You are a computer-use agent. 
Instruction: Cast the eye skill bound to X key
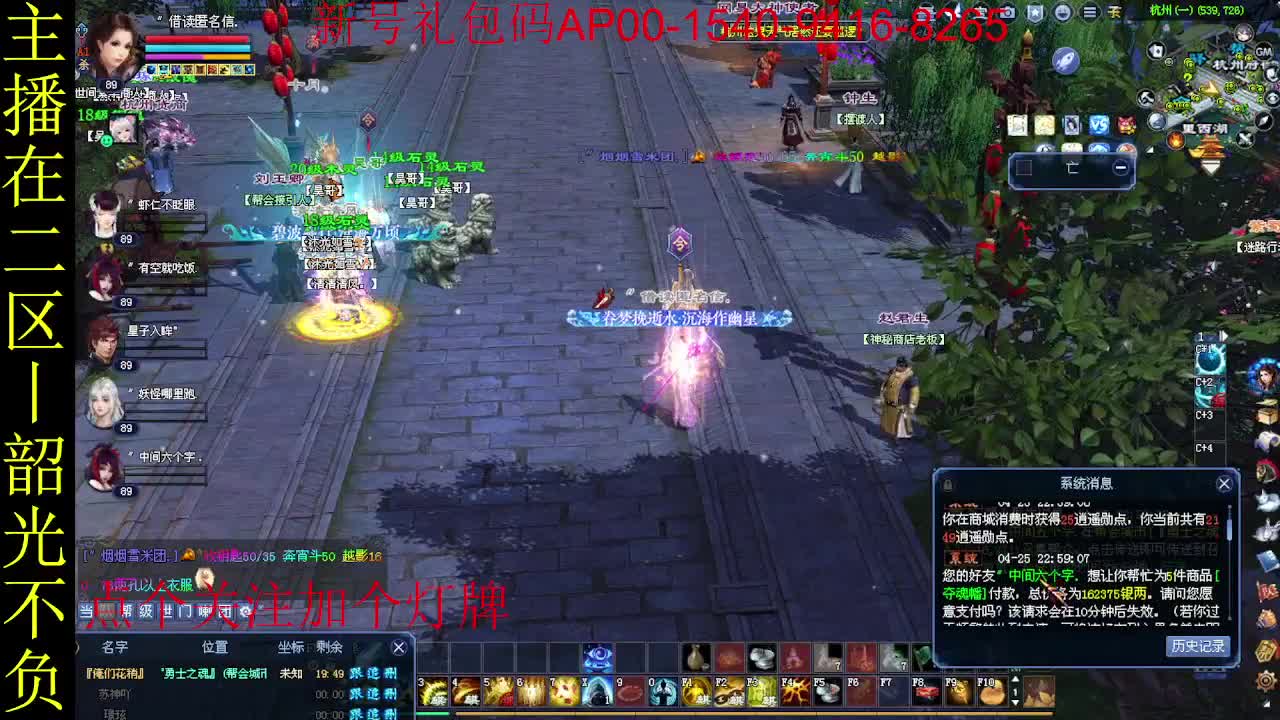[598, 691]
